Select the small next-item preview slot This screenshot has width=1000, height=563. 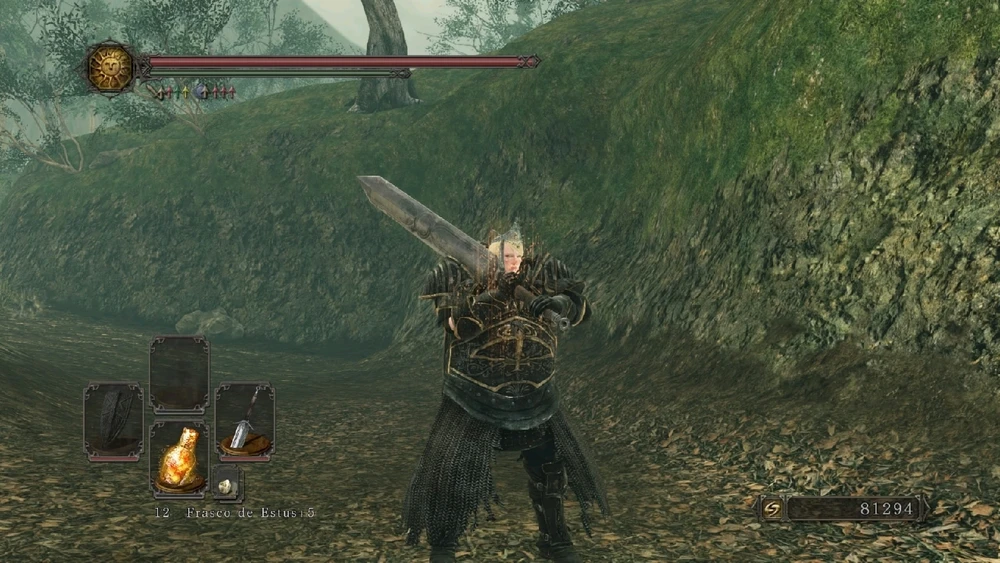(x=226, y=483)
